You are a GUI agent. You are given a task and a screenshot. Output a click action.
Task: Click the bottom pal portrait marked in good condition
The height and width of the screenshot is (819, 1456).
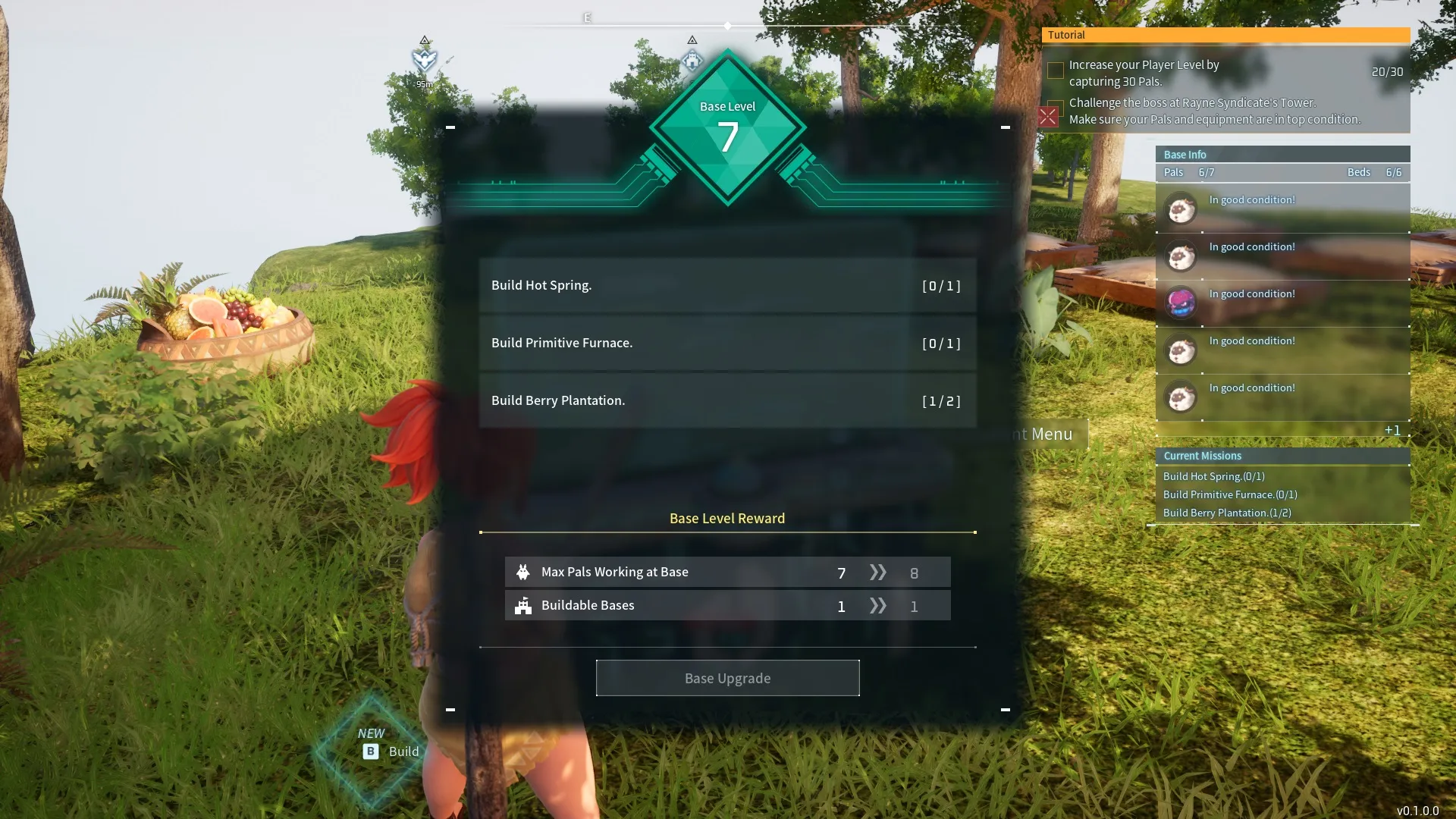pyautogui.click(x=1181, y=397)
